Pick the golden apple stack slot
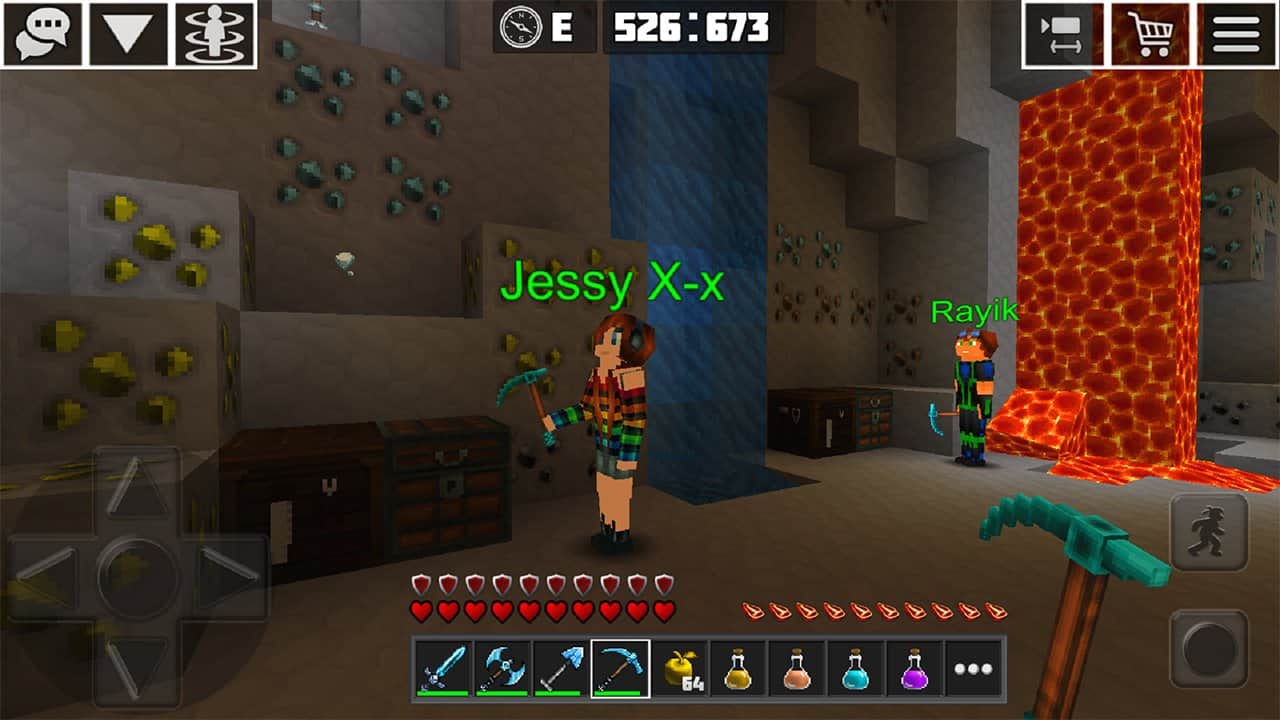This screenshot has width=1280, height=720. 680,668
